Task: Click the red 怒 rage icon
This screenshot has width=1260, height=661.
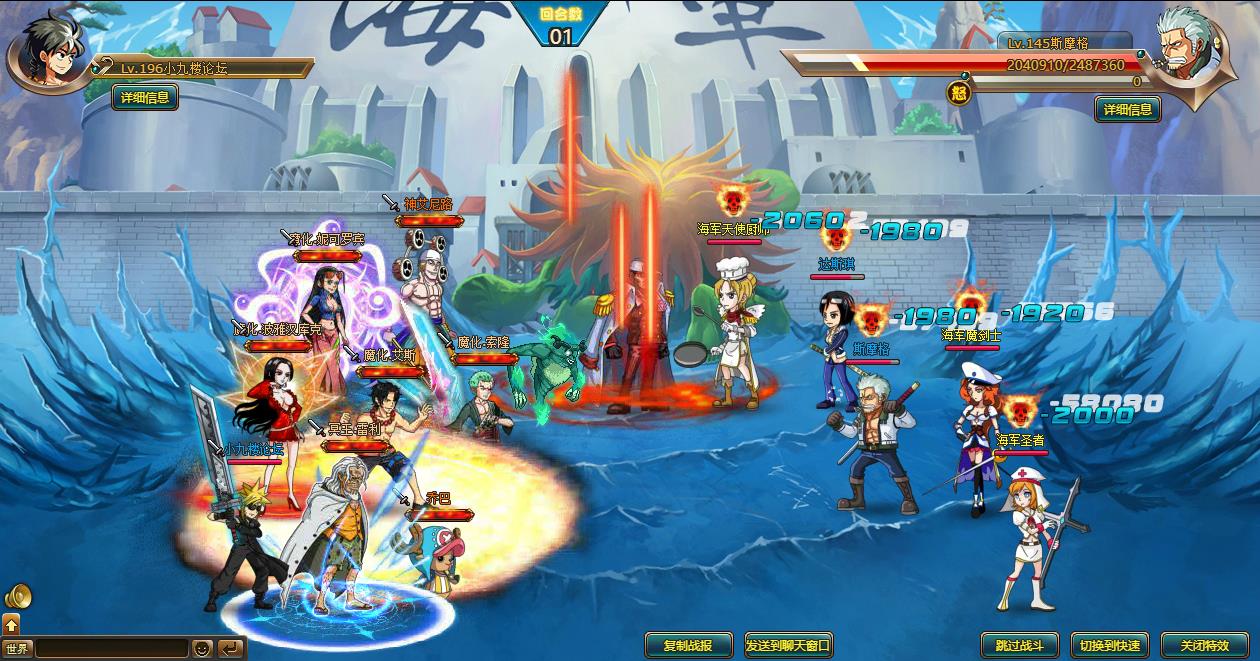Action: [959, 94]
